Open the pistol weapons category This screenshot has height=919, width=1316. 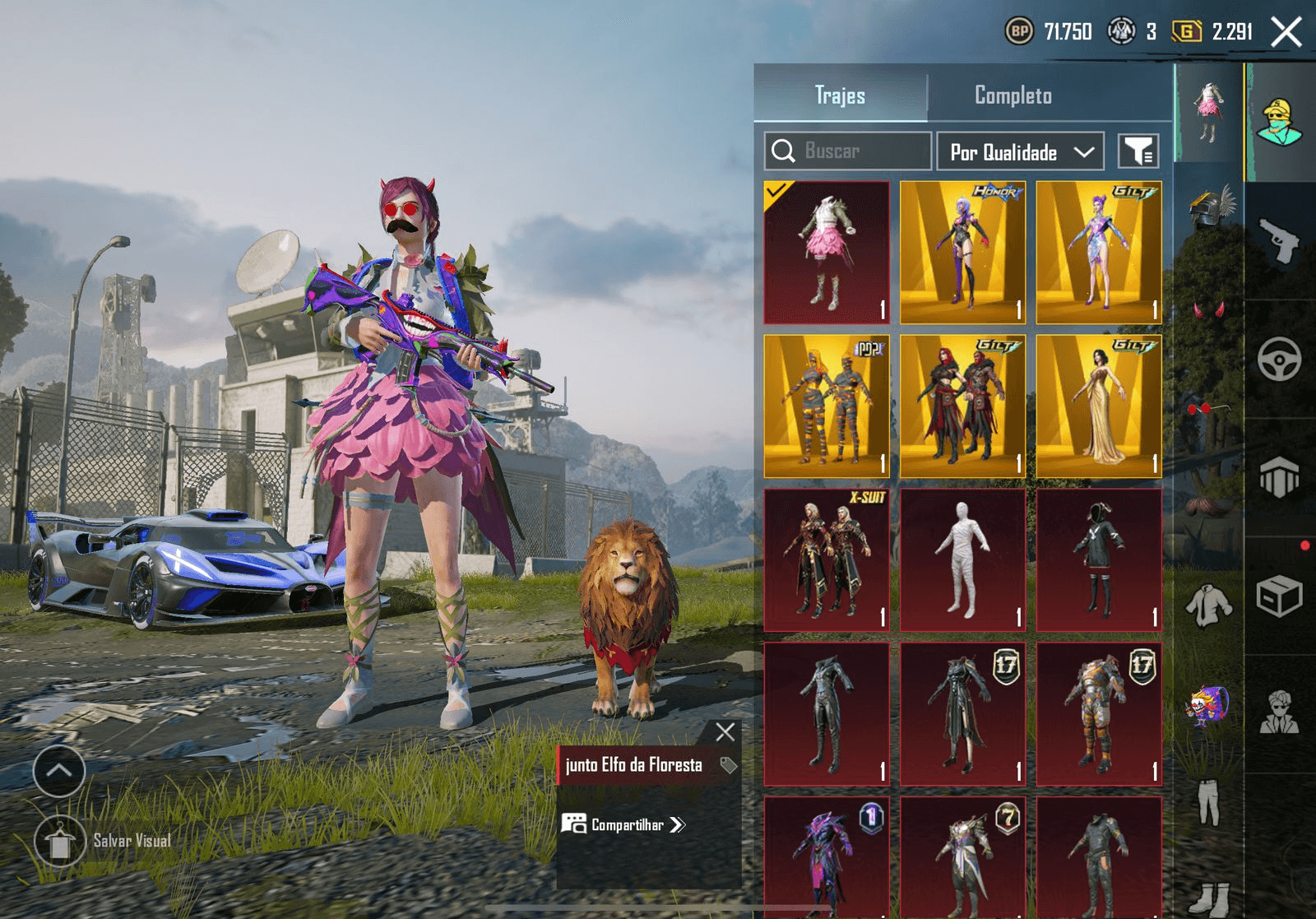tap(1279, 241)
